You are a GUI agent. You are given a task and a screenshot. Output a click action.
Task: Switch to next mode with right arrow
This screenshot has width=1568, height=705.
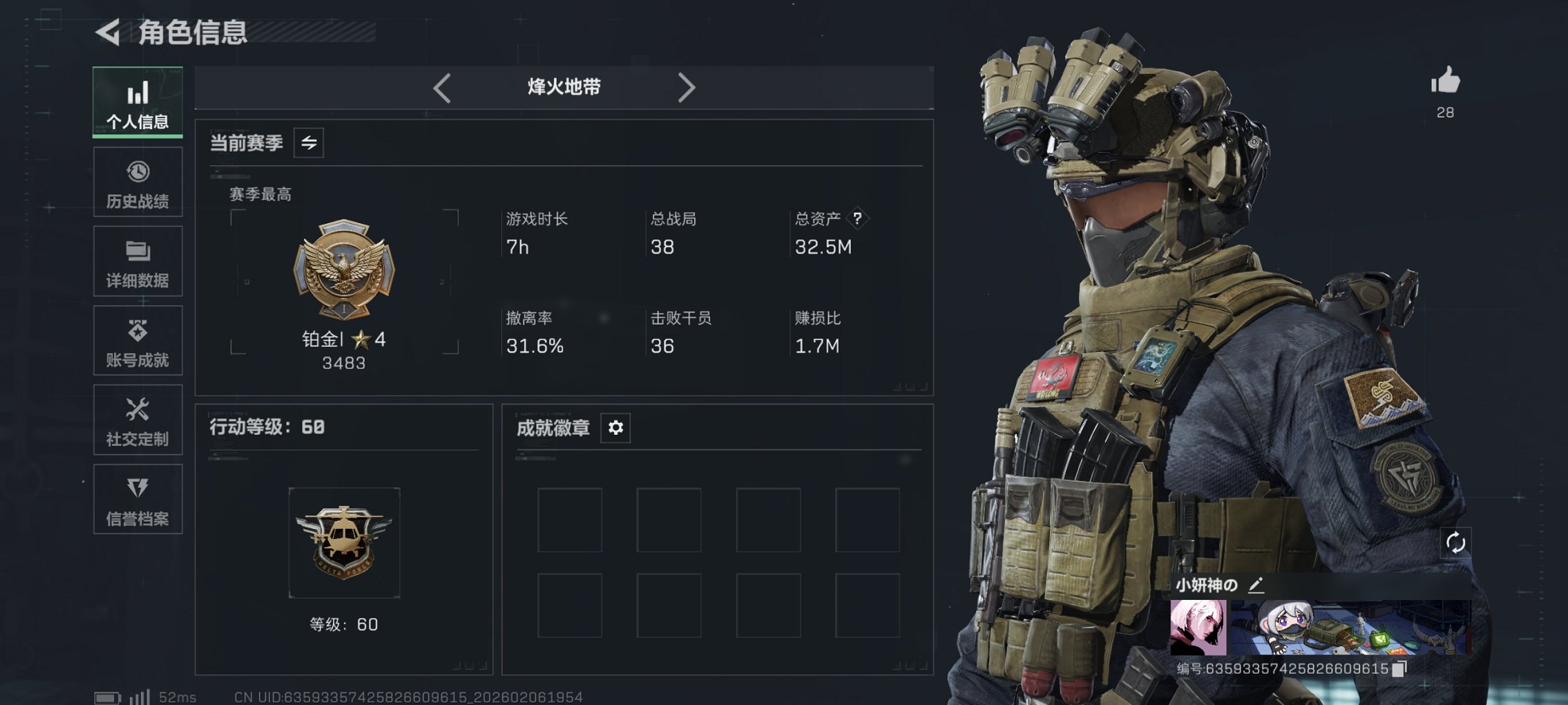[x=687, y=87]
